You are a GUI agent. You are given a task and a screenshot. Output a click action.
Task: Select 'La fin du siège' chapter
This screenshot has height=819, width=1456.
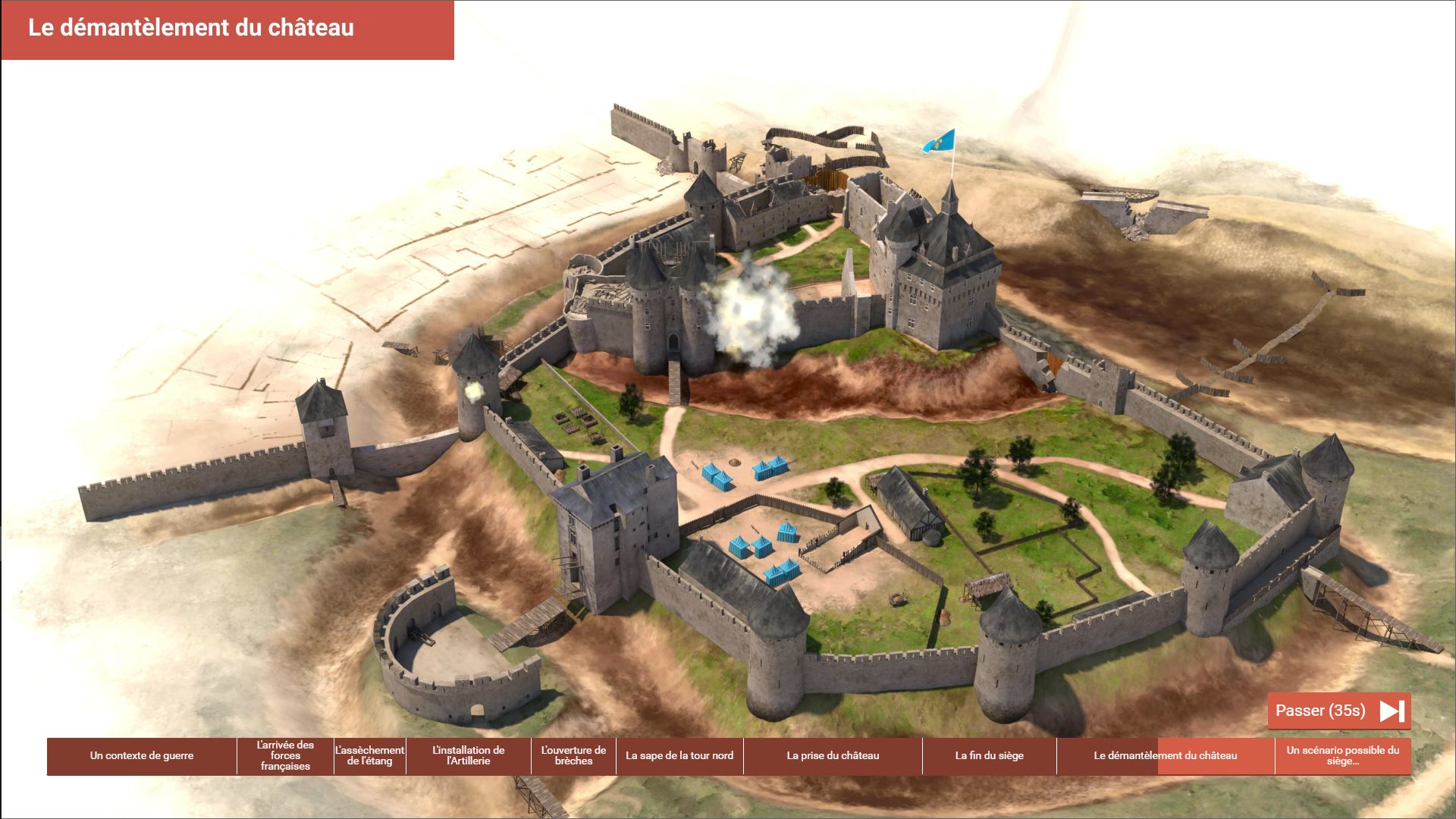989,756
